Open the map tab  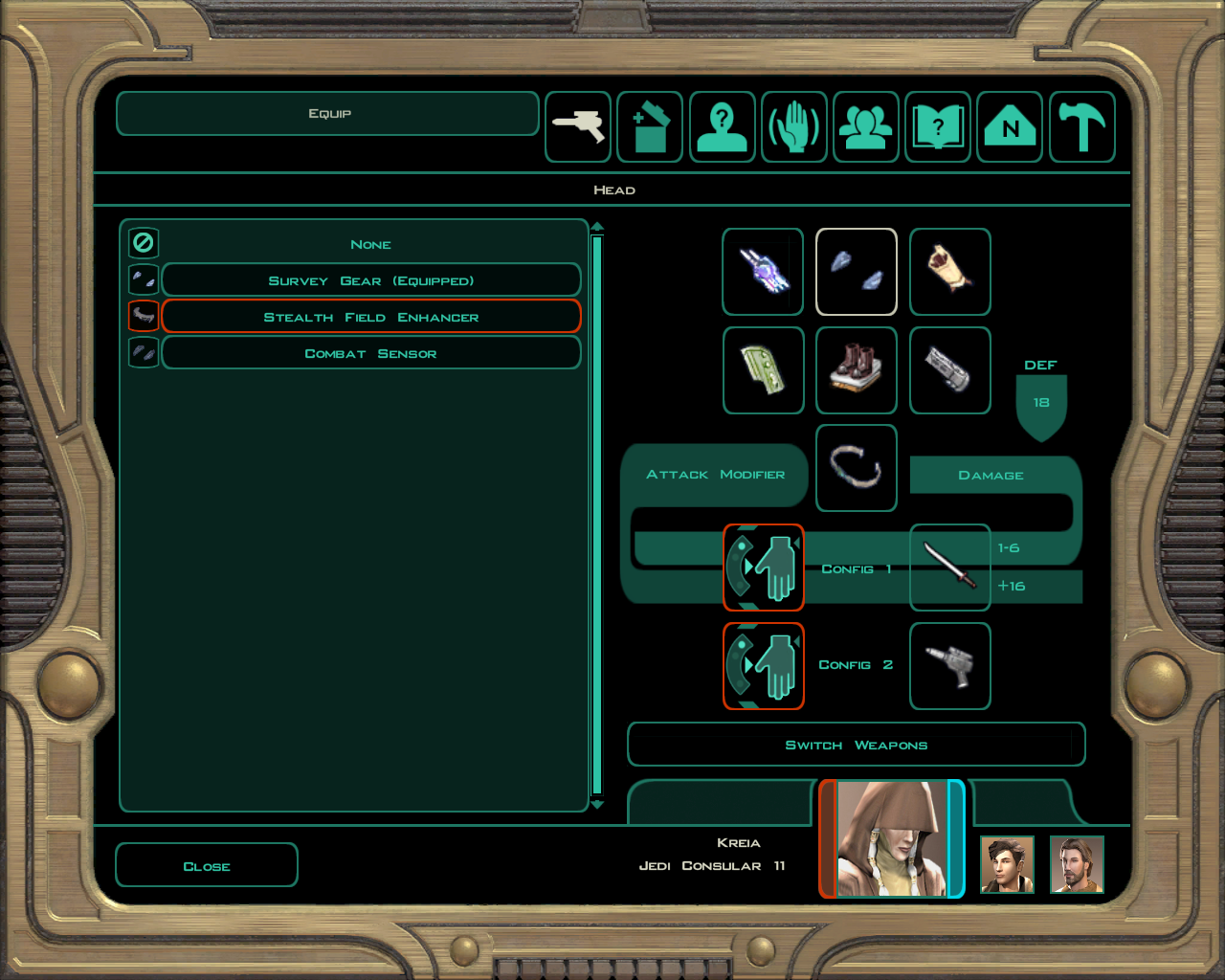1010,127
